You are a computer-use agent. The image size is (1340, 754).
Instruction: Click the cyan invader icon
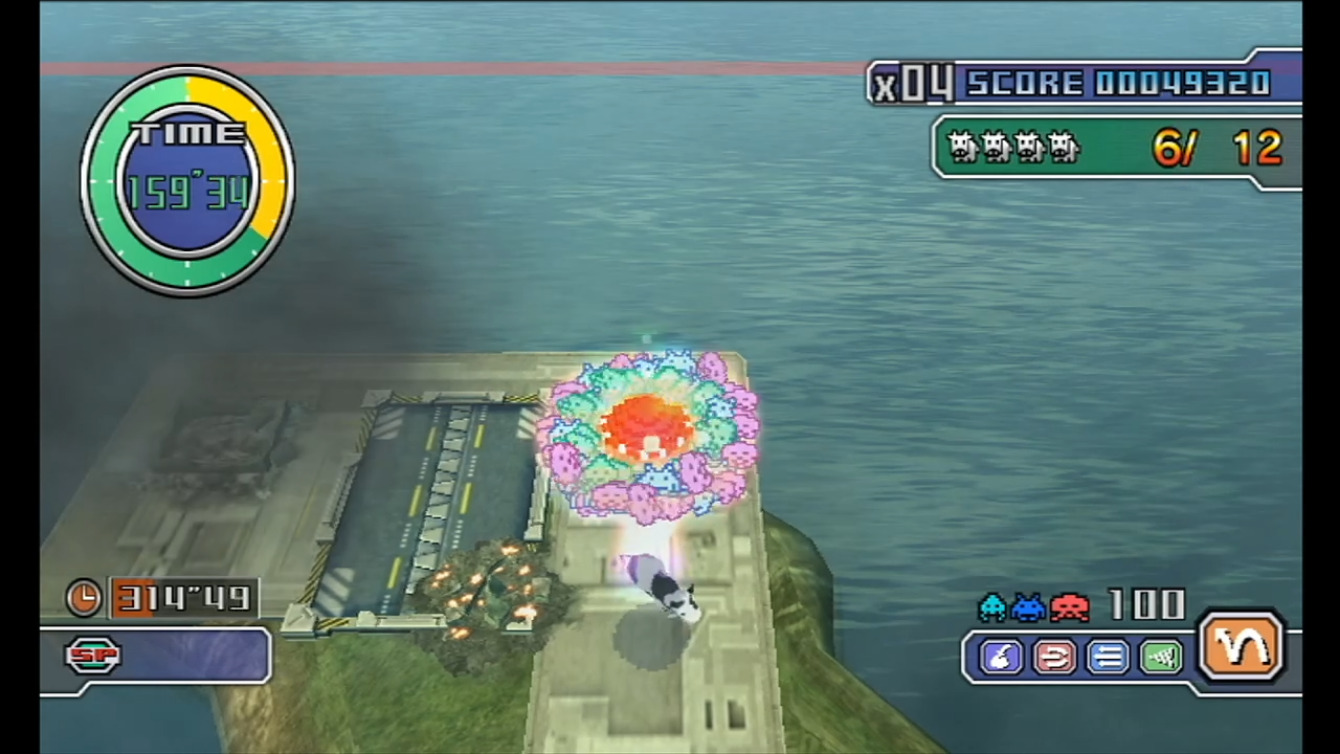point(992,607)
